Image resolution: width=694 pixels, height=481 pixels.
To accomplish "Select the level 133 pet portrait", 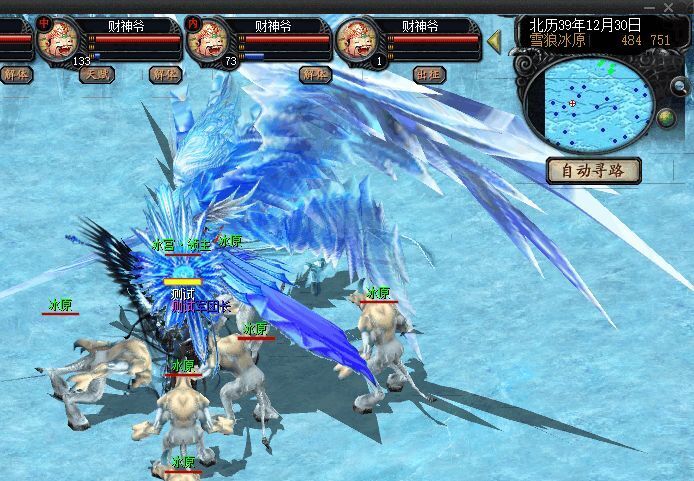I will coord(59,40).
